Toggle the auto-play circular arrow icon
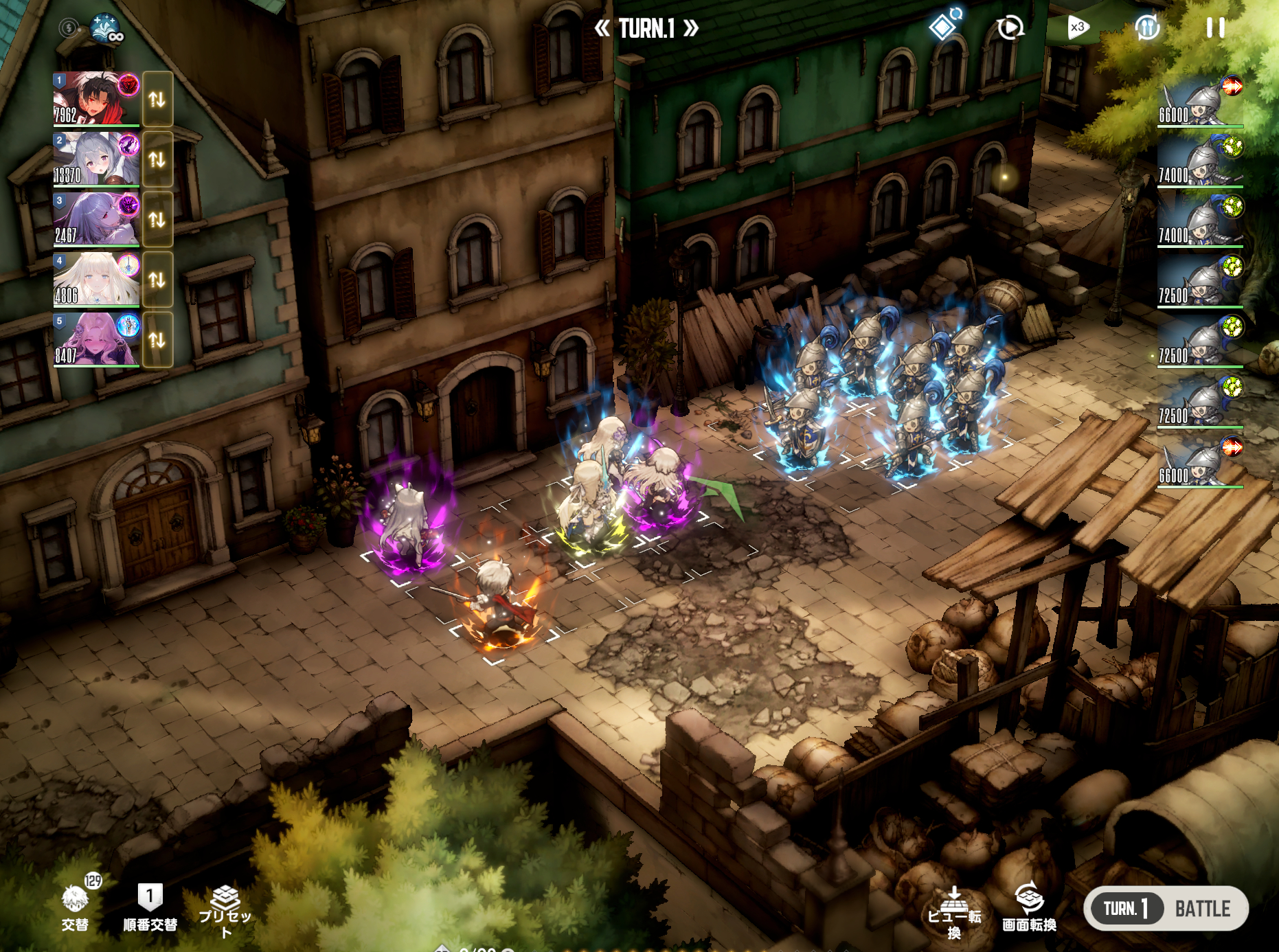The height and width of the screenshot is (952, 1279). [1010, 27]
